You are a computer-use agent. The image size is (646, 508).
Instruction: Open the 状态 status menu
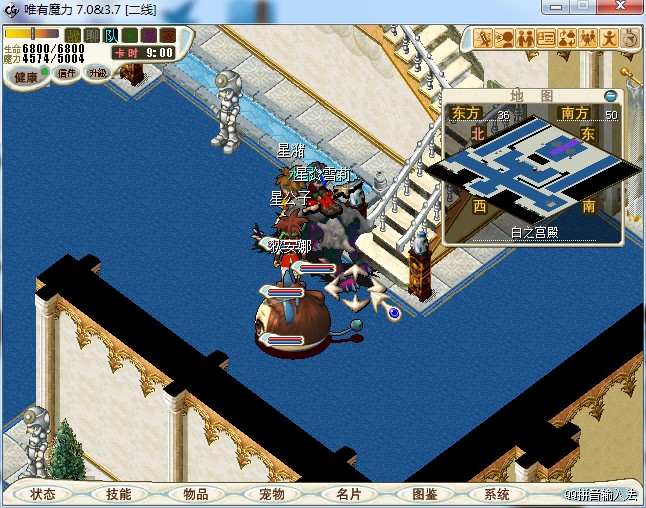click(43, 494)
